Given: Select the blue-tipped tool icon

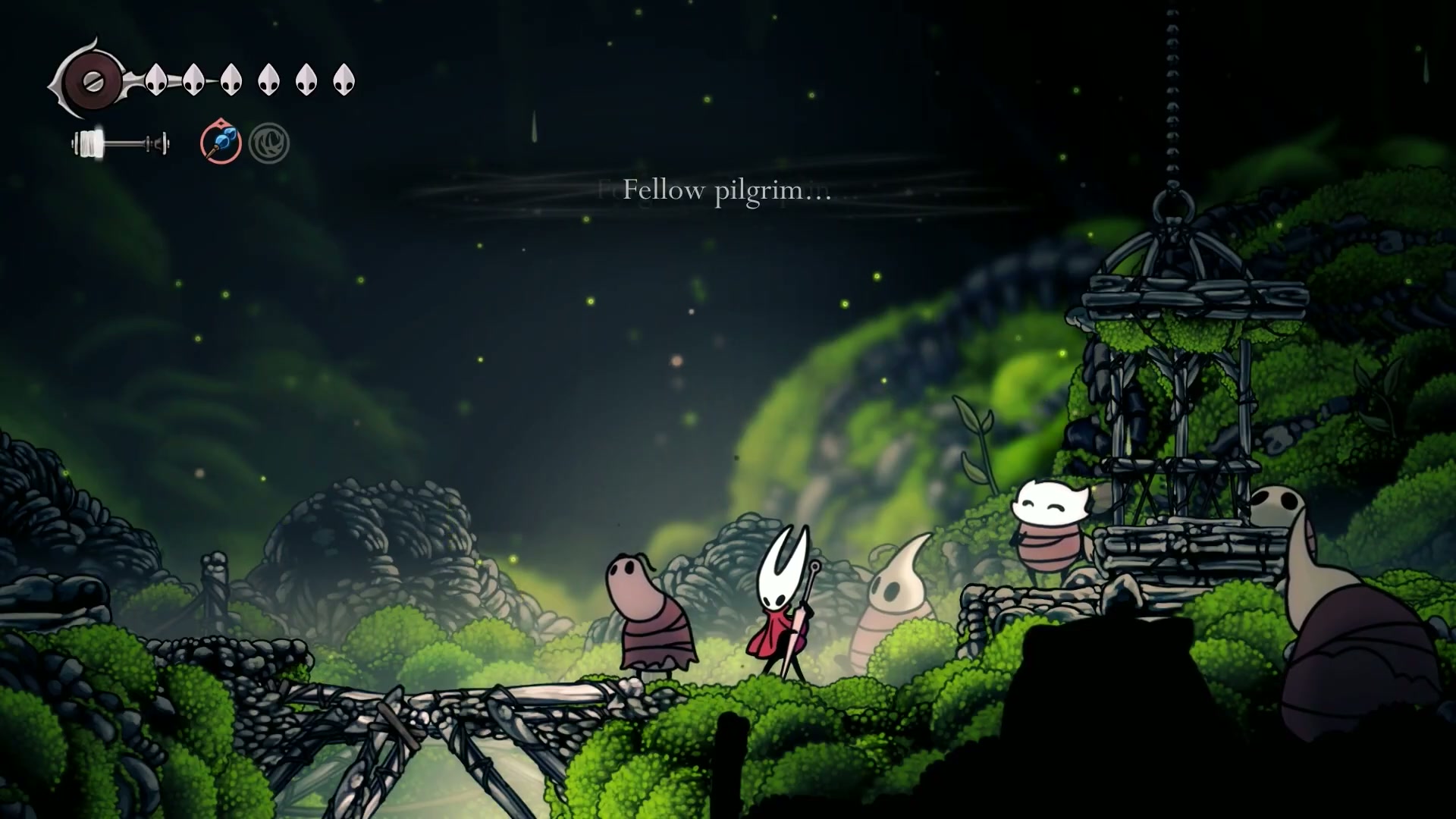Looking at the screenshot, I should pos(221,143).
